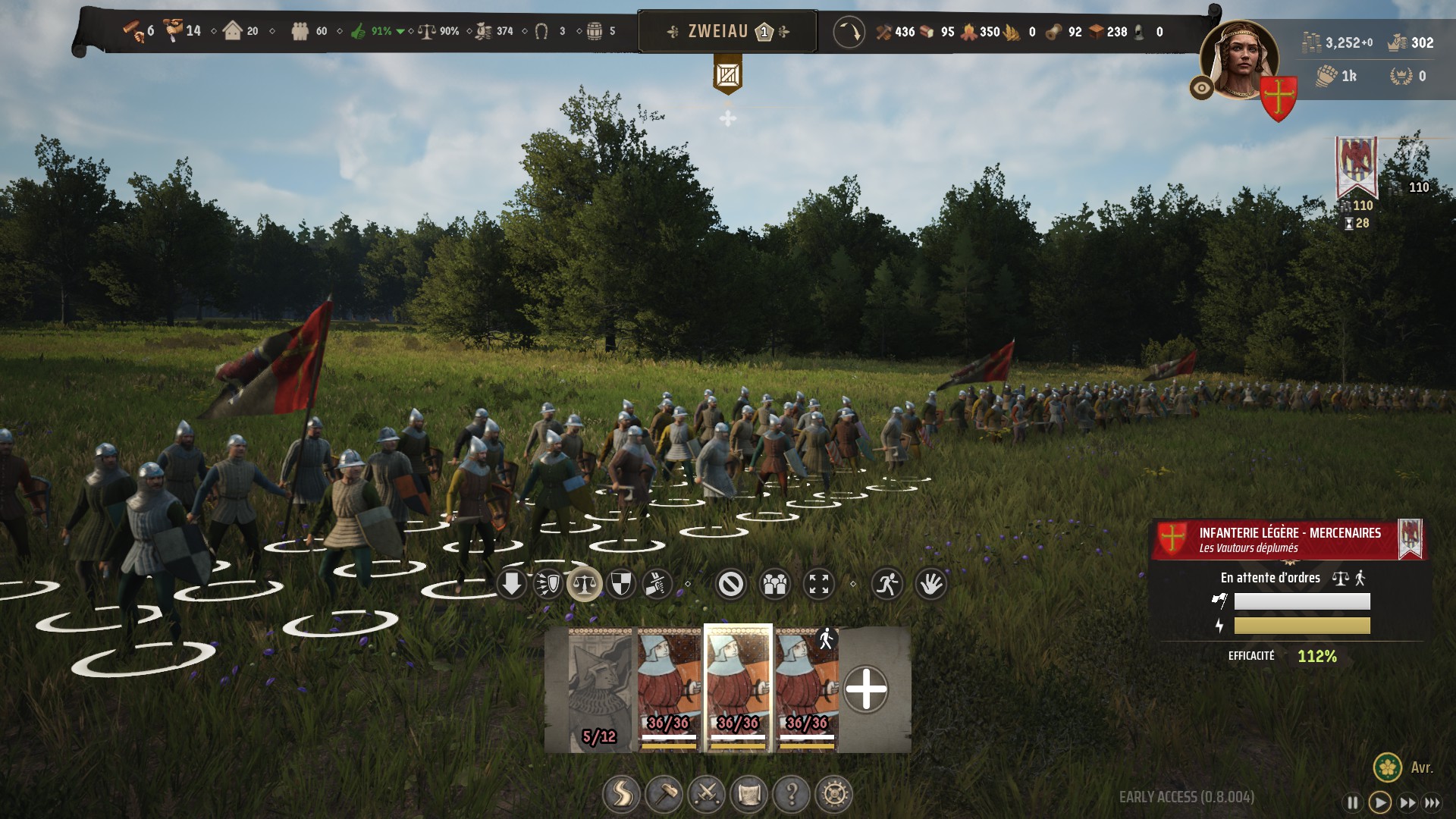Click the open hand halt command
Screen dimensions: 1456x819
[931, 584]
